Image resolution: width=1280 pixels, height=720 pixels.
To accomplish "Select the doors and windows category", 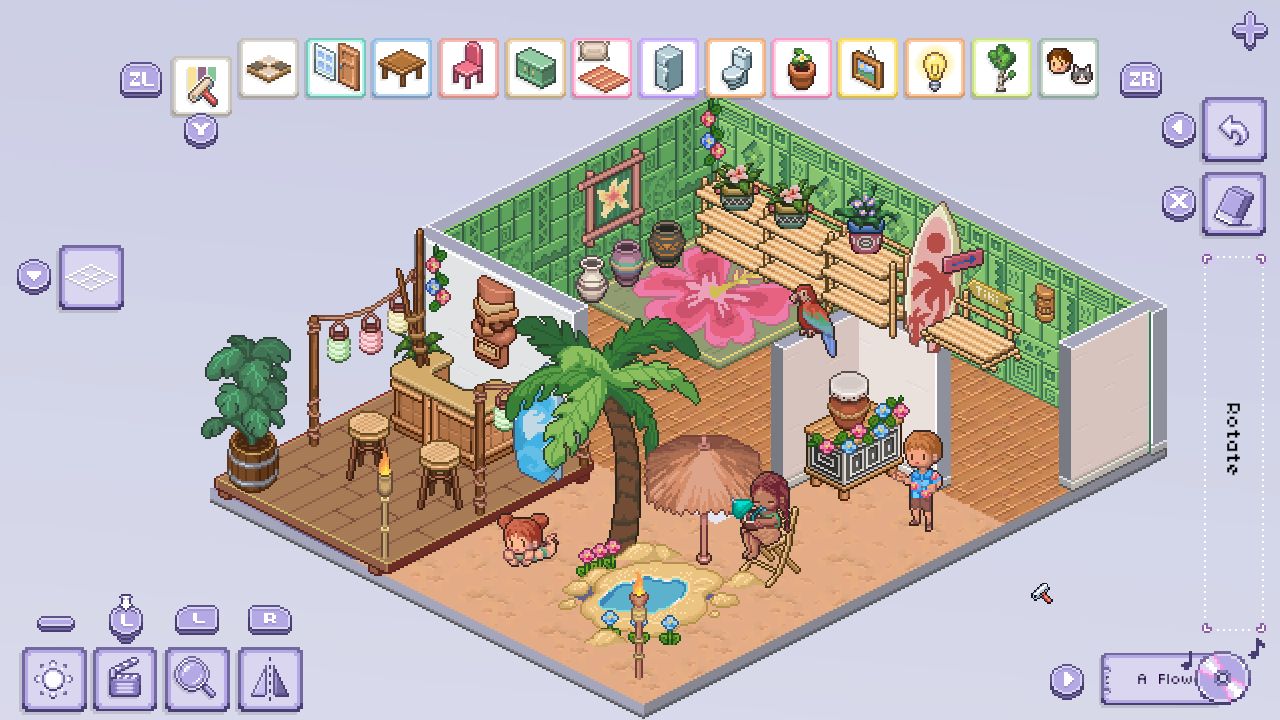I will 335,70.
